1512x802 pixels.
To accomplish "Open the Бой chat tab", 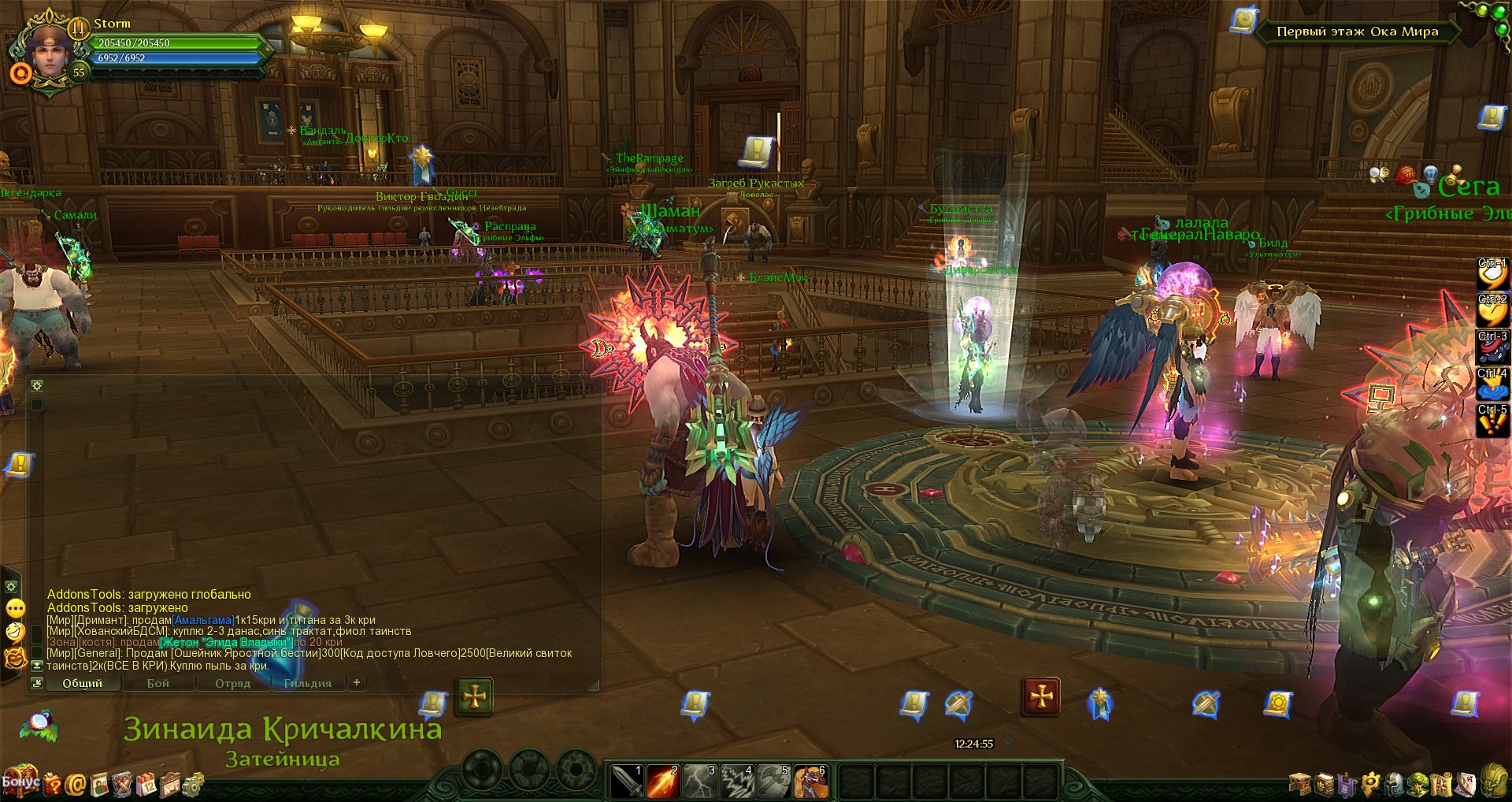I will (x=157, y=683).
